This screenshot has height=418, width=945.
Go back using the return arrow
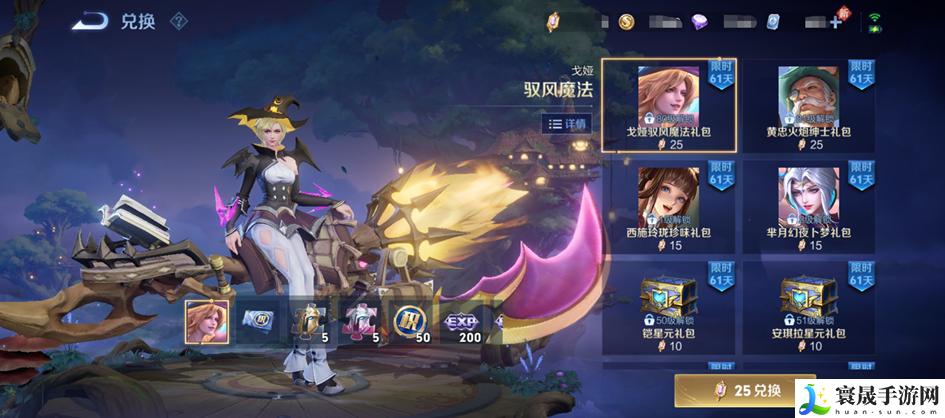90,20
